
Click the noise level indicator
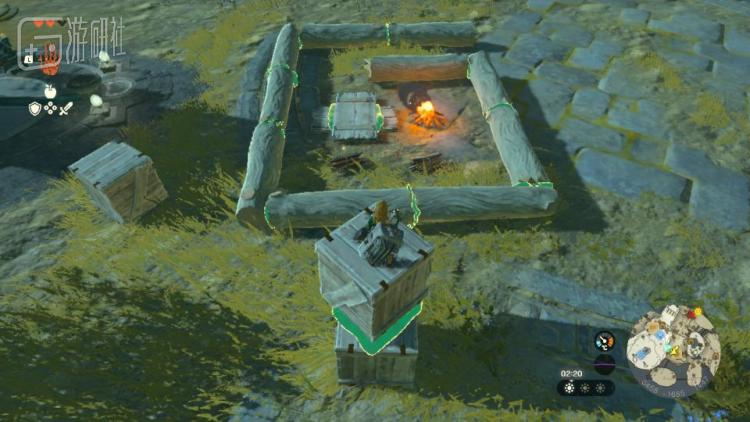[x=604, y=363]
